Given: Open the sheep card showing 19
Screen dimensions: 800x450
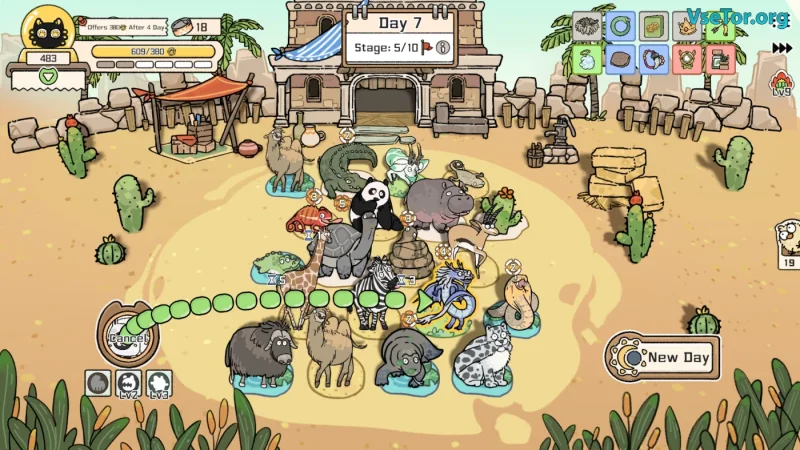Looking at the screenshot, I should coord(788,243).
